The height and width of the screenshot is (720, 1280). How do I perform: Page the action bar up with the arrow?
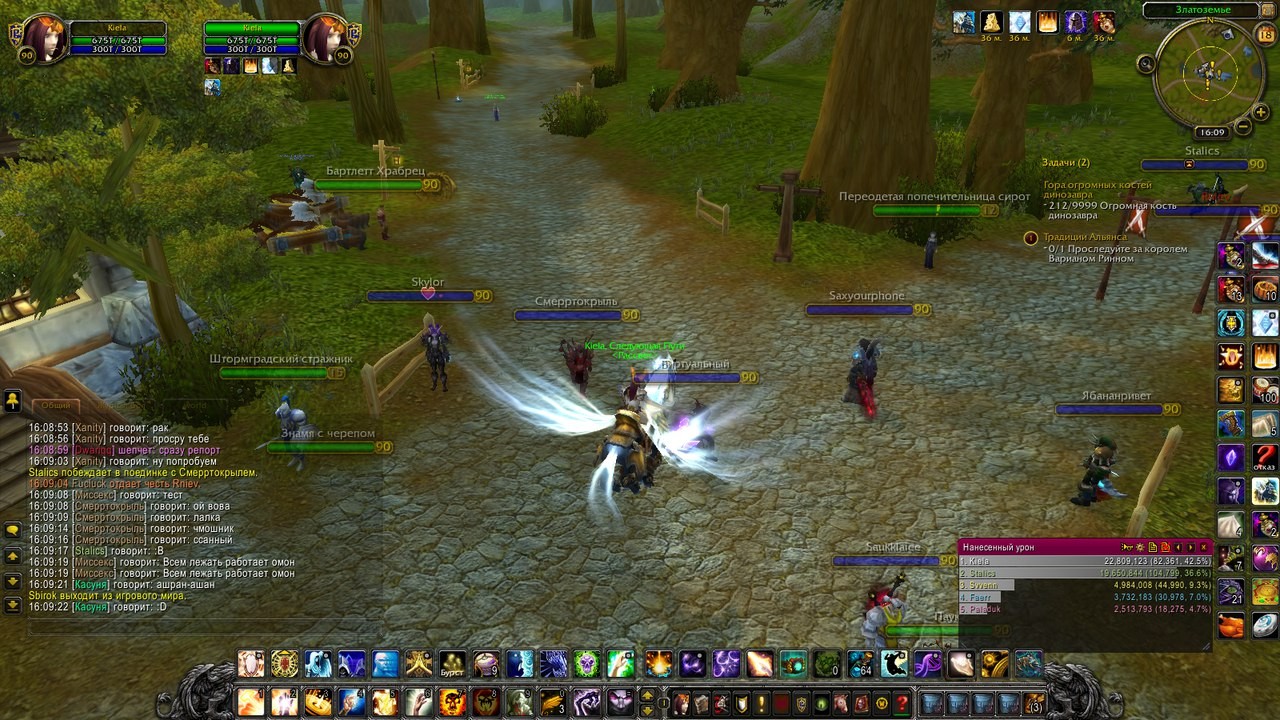(x=647, y=695)
